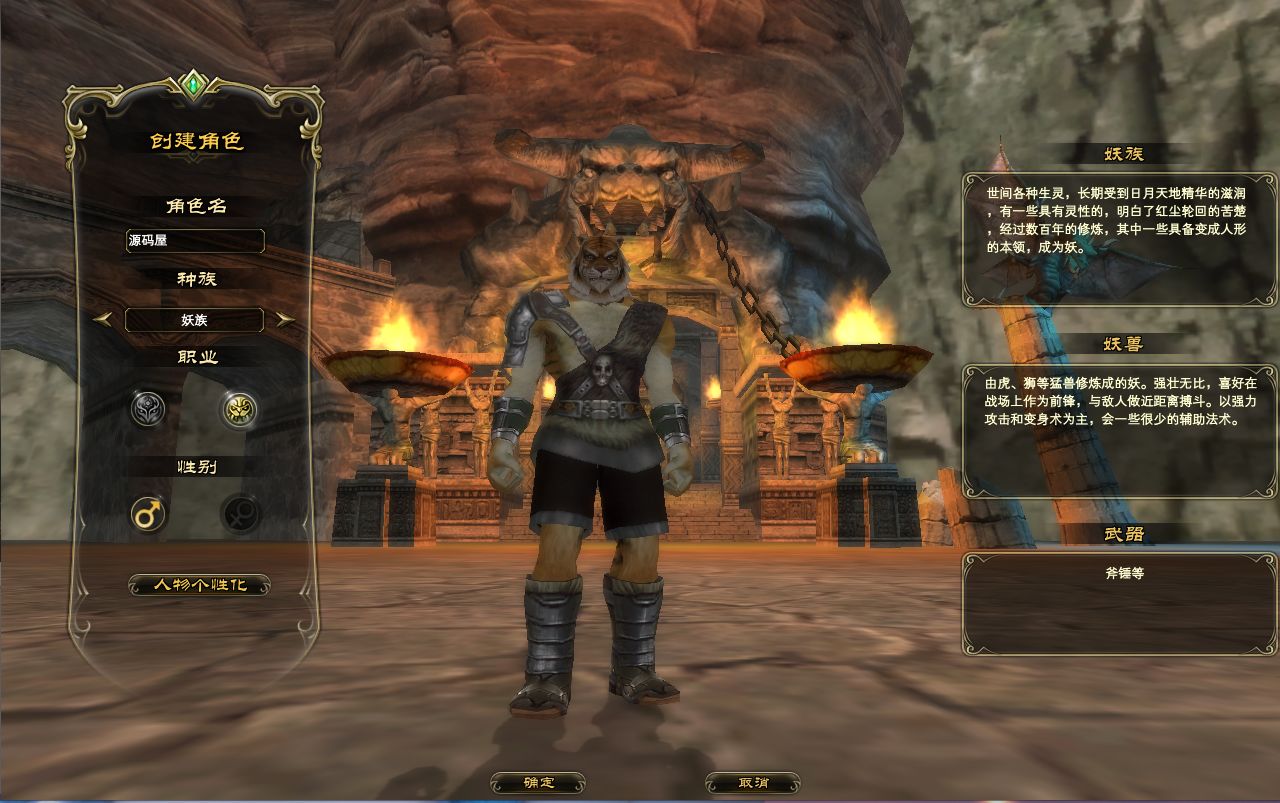Click the character name field showing 源码屋
Image resolution: width=1280 pixels, height=803 pixels.
pos(195,241)
